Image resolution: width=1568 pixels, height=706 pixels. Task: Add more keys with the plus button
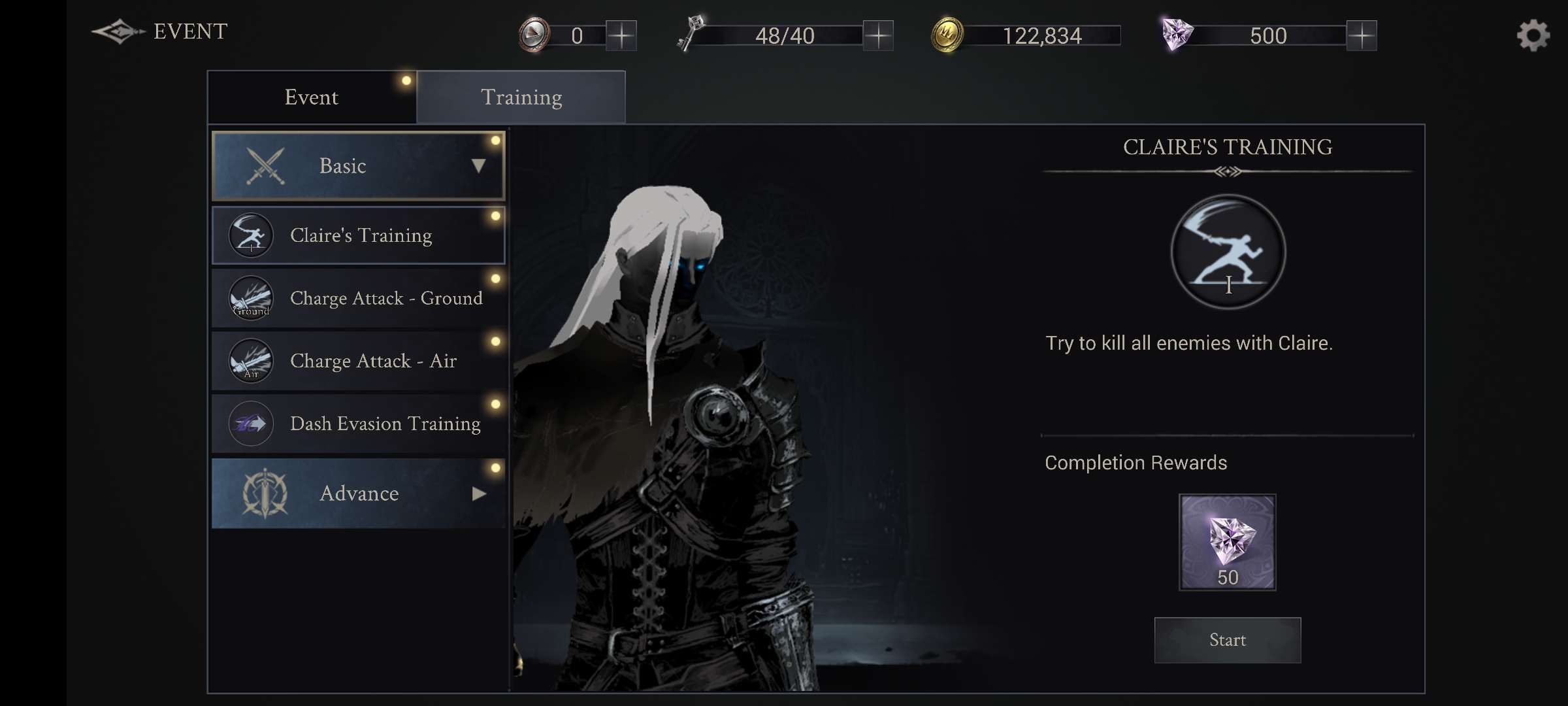(x=878, y=35)
